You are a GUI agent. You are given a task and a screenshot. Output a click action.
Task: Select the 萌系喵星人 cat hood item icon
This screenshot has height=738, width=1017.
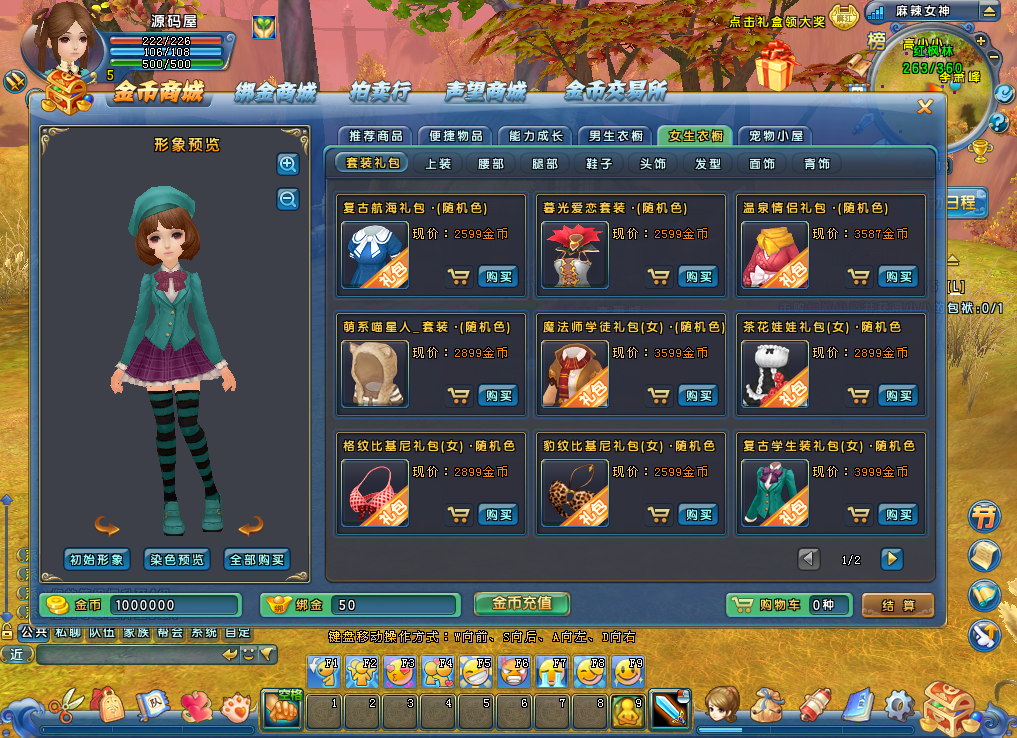click(x=374, y=373)
